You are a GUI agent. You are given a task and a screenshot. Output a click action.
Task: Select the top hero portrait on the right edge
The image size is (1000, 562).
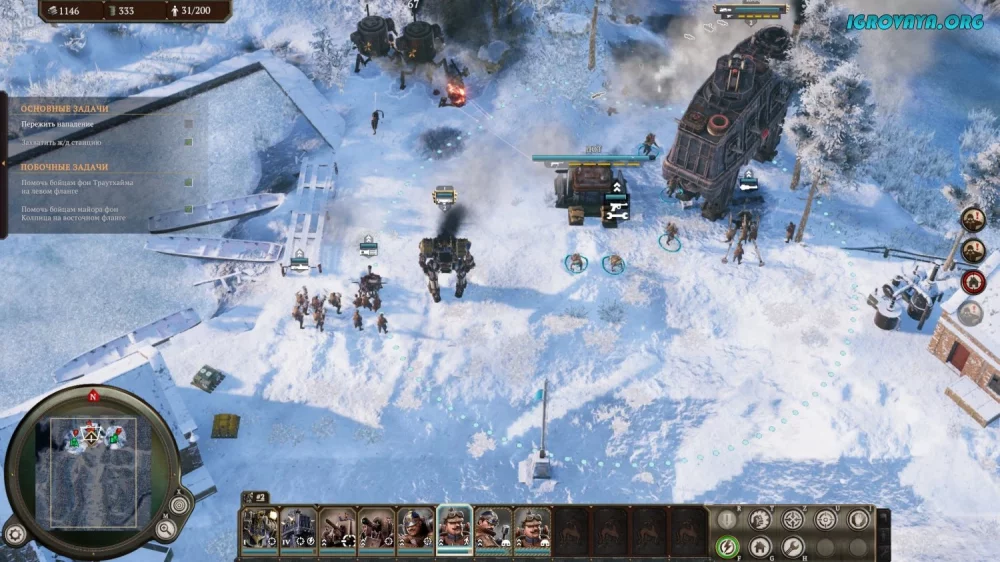click(x=972, y=219)
